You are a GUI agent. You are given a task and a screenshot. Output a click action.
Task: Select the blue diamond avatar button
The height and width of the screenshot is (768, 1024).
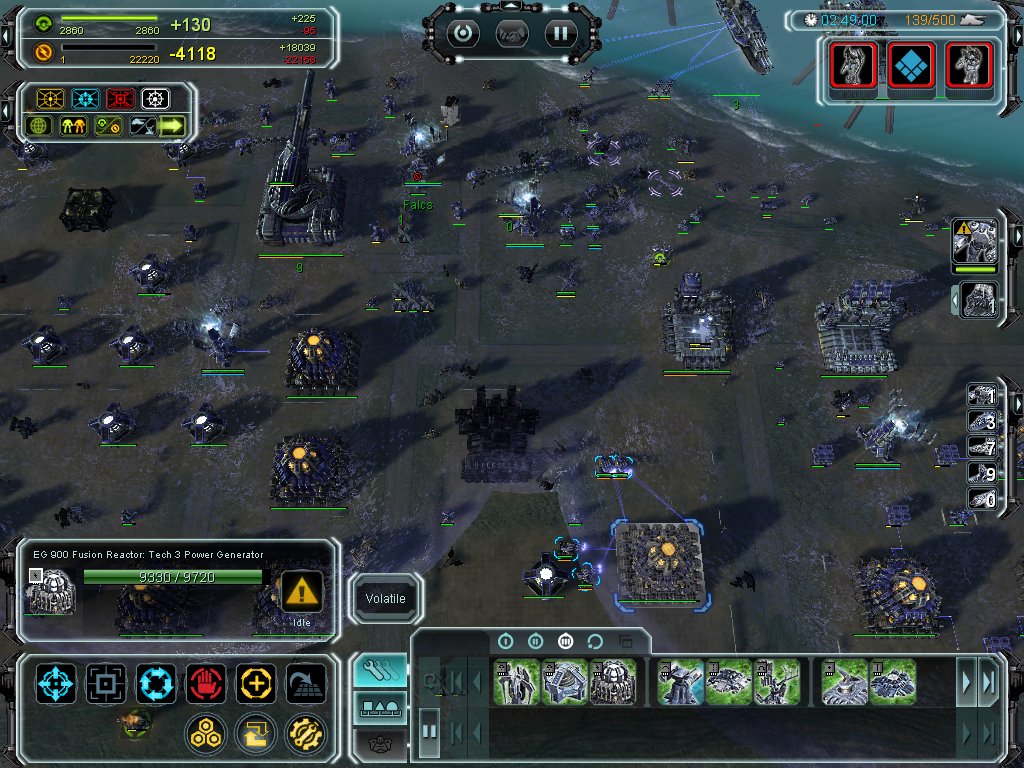(x=911, y=66)
